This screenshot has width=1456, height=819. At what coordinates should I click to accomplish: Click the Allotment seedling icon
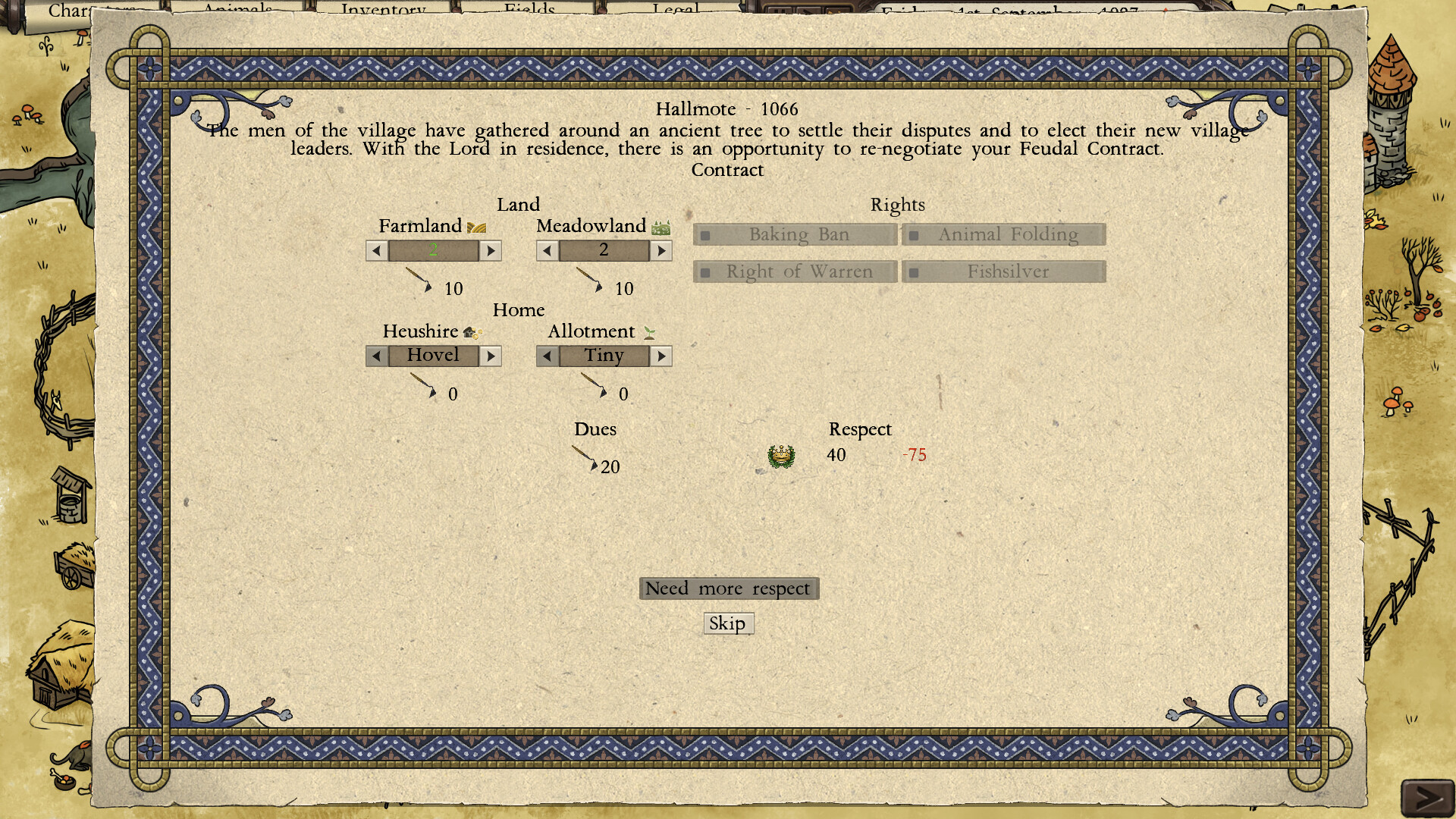point(648,331)
